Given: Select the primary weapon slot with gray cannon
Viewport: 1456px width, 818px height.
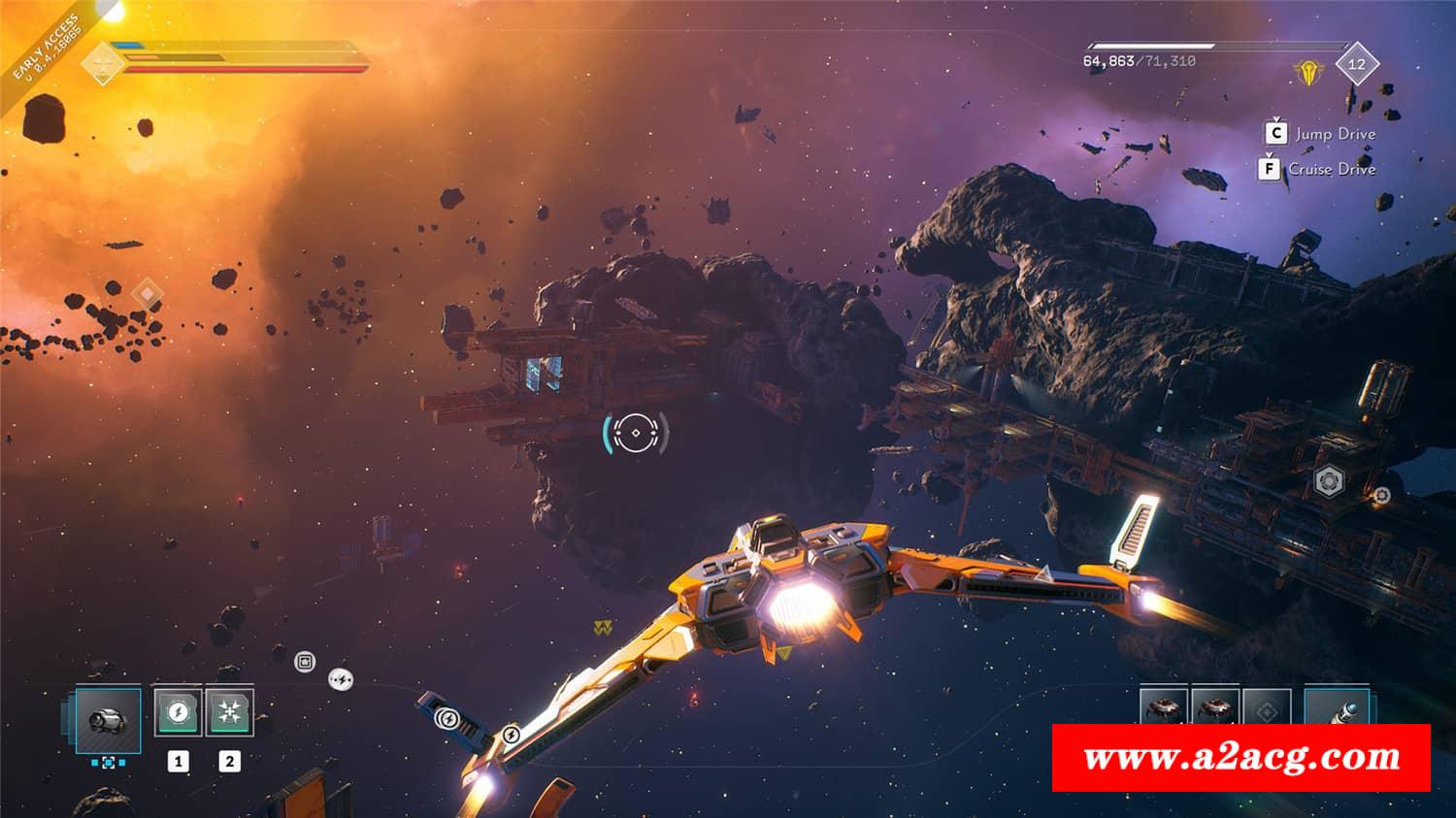Looking at the screenshot, I should [108, 719].
